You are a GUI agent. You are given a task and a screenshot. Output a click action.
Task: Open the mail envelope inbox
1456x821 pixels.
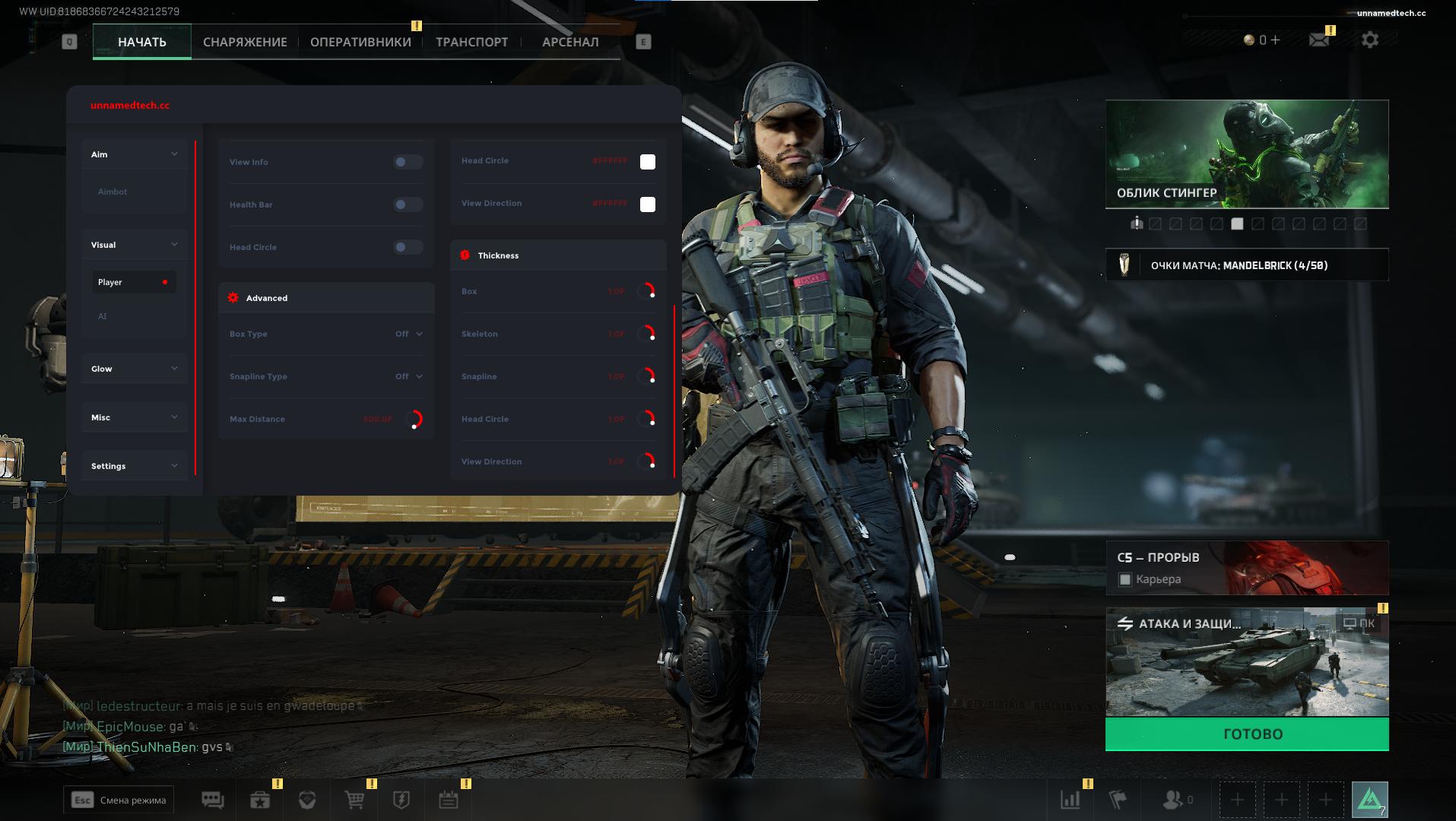[x=1319, y=40]
